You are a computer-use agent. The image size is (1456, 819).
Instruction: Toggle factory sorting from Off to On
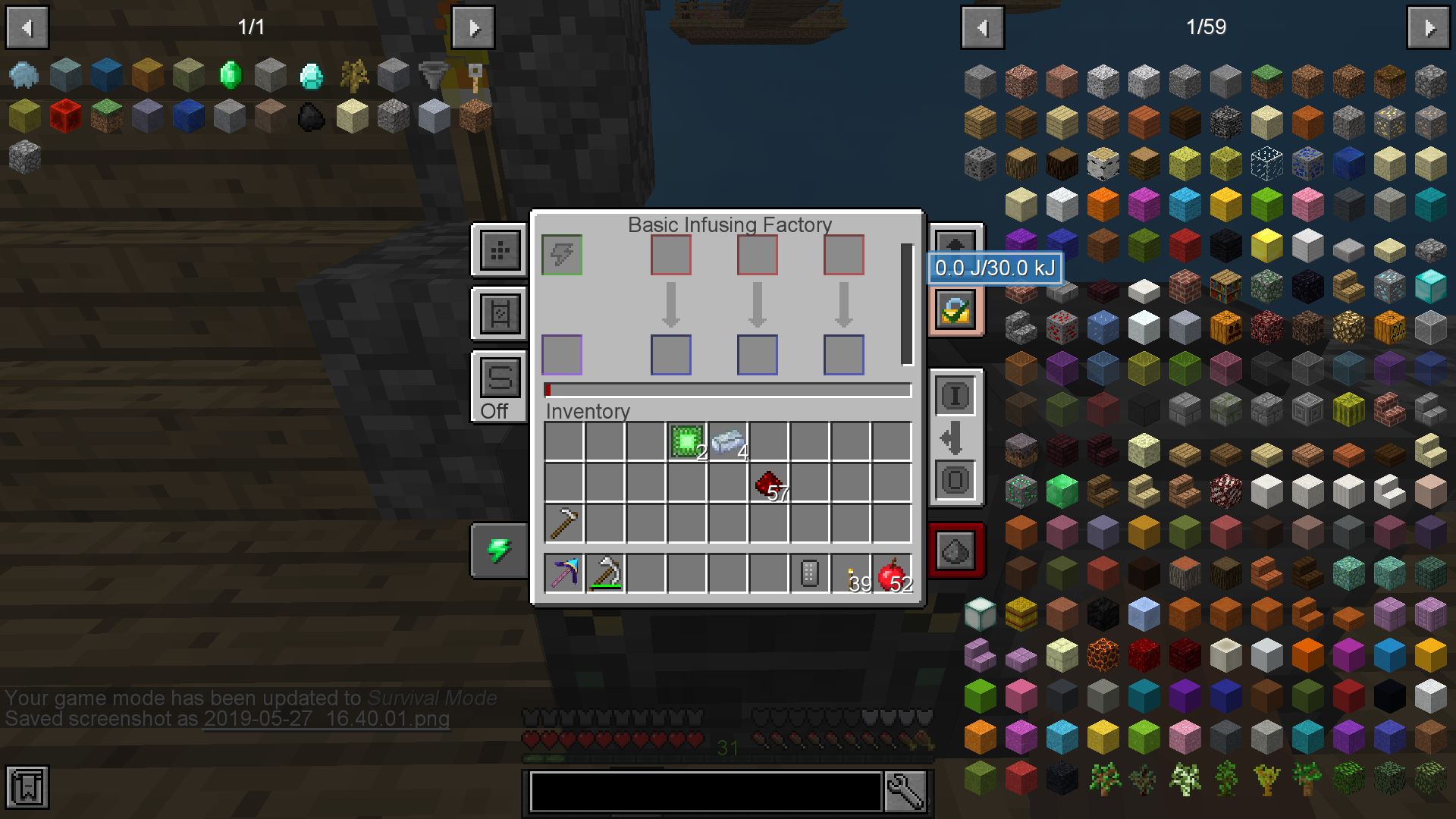498,377
